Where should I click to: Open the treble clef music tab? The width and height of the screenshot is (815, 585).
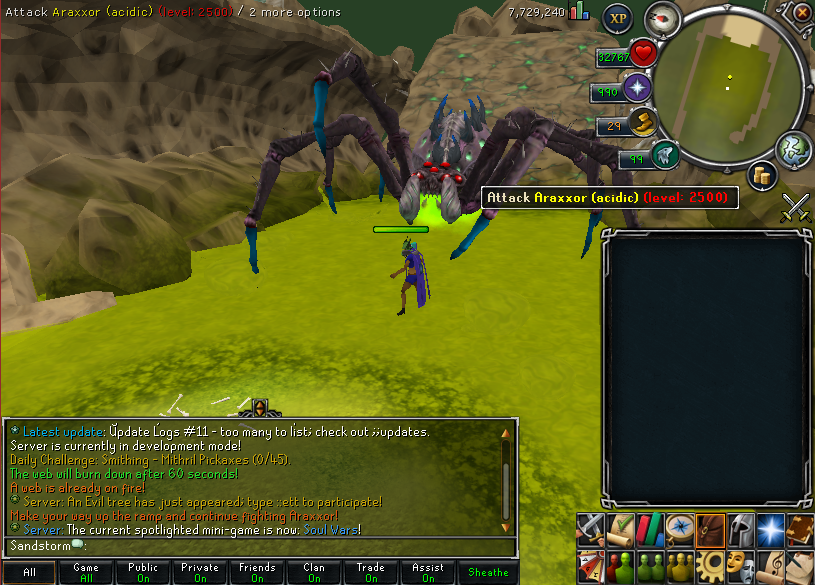click(770, 563)
